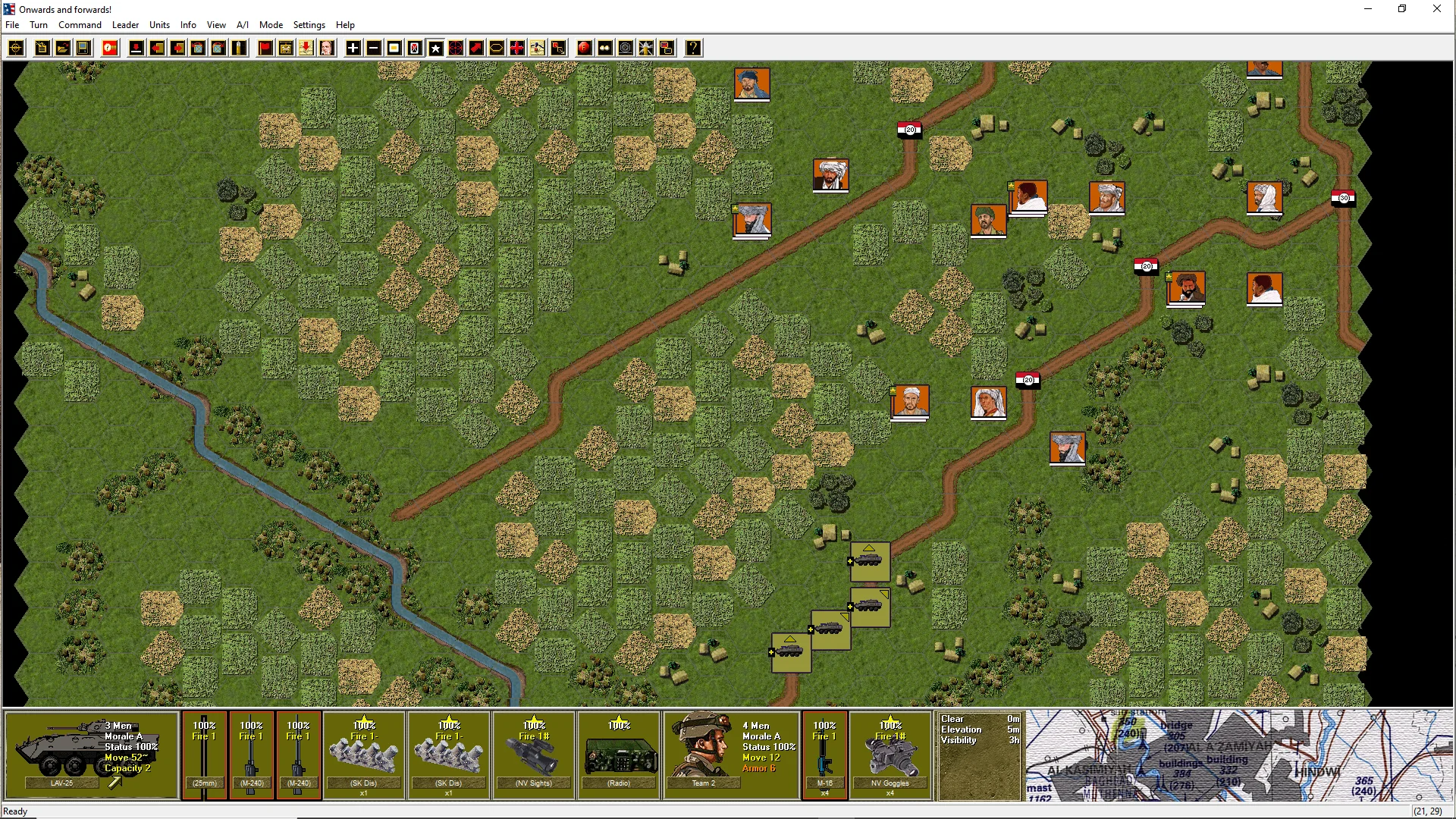Select the NV Sights equipment card

(534, 755)
